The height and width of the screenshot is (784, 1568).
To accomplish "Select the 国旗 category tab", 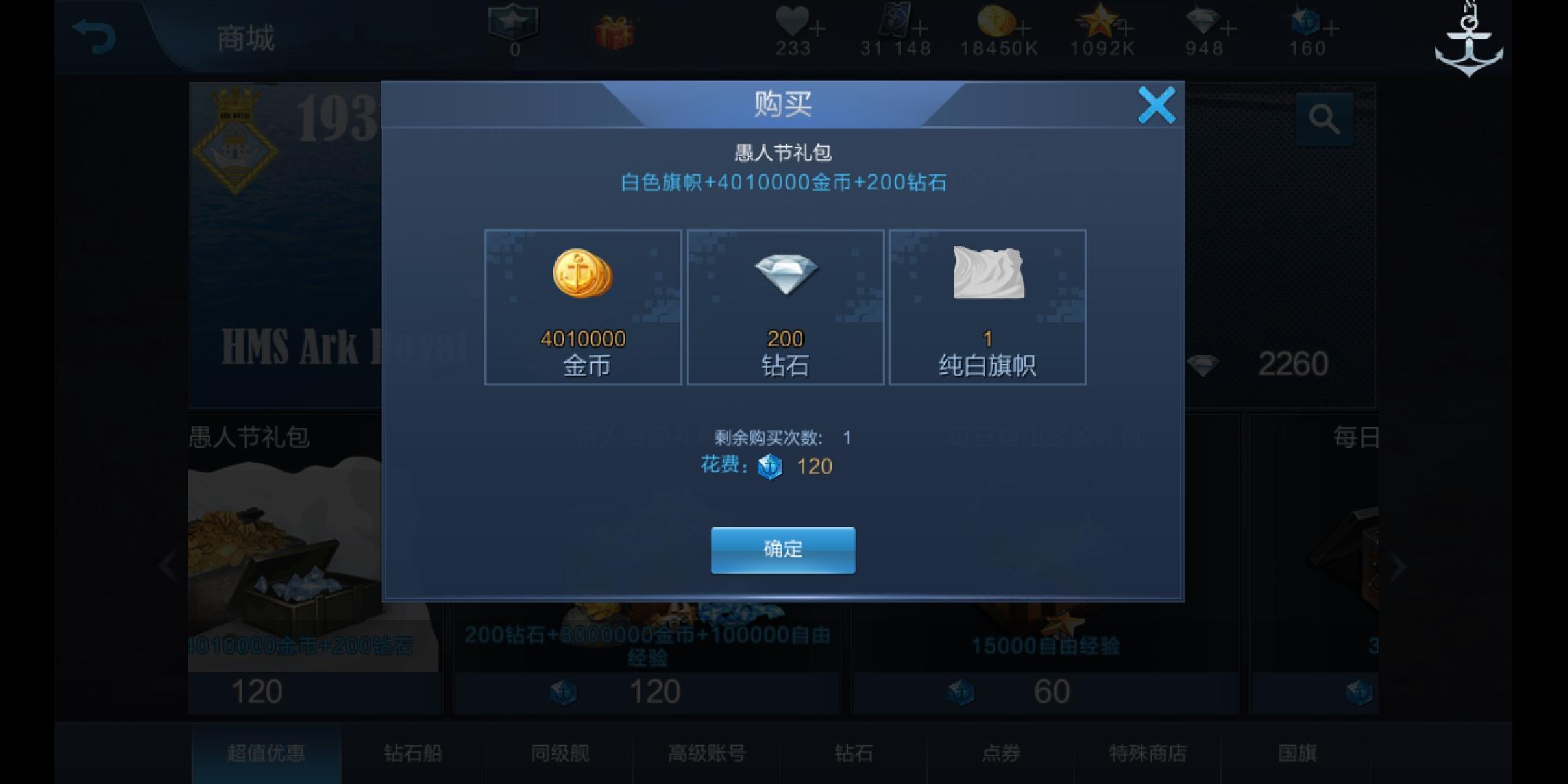I will (x=1296, y=754).
